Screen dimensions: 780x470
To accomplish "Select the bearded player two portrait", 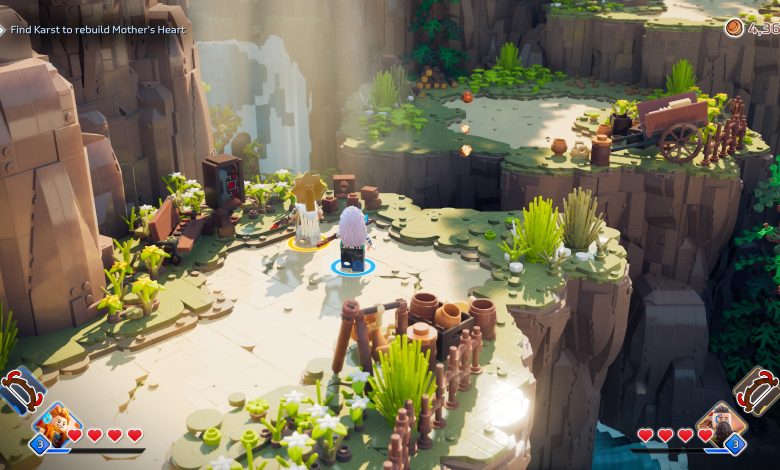I will [x=717, y=423].
